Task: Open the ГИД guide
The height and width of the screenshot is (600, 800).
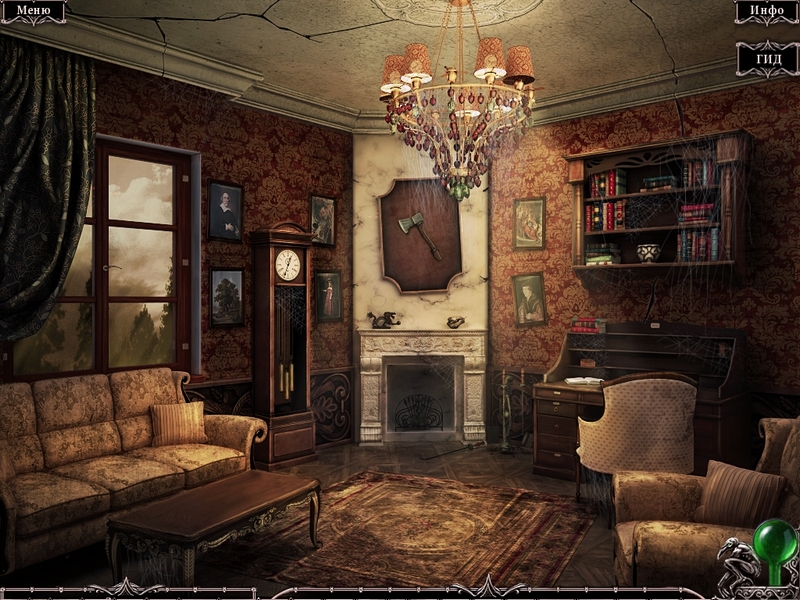Action: pyautogui.click(x=767, y=58)
